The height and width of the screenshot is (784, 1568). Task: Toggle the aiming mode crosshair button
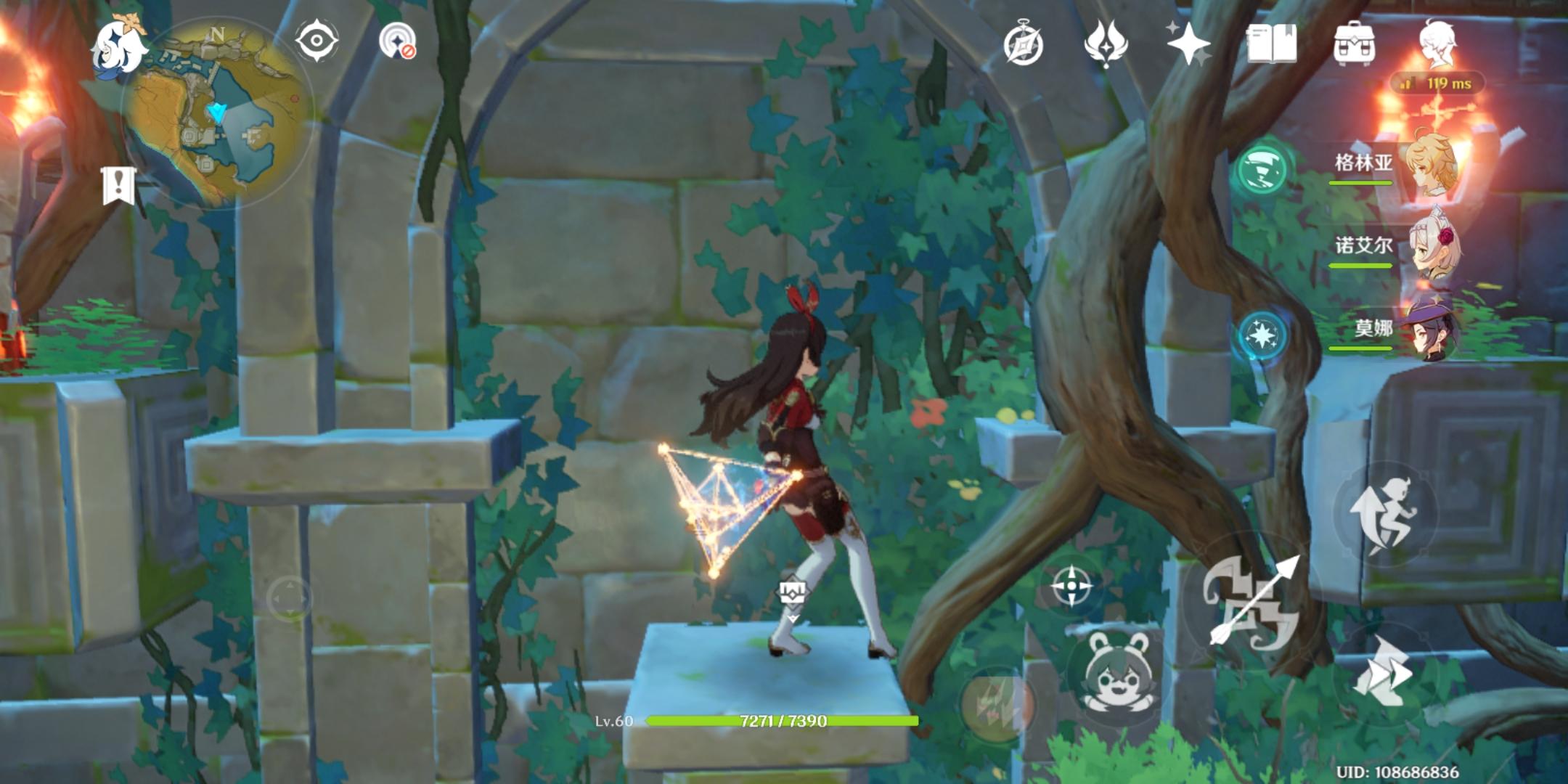pos(1071,586)
